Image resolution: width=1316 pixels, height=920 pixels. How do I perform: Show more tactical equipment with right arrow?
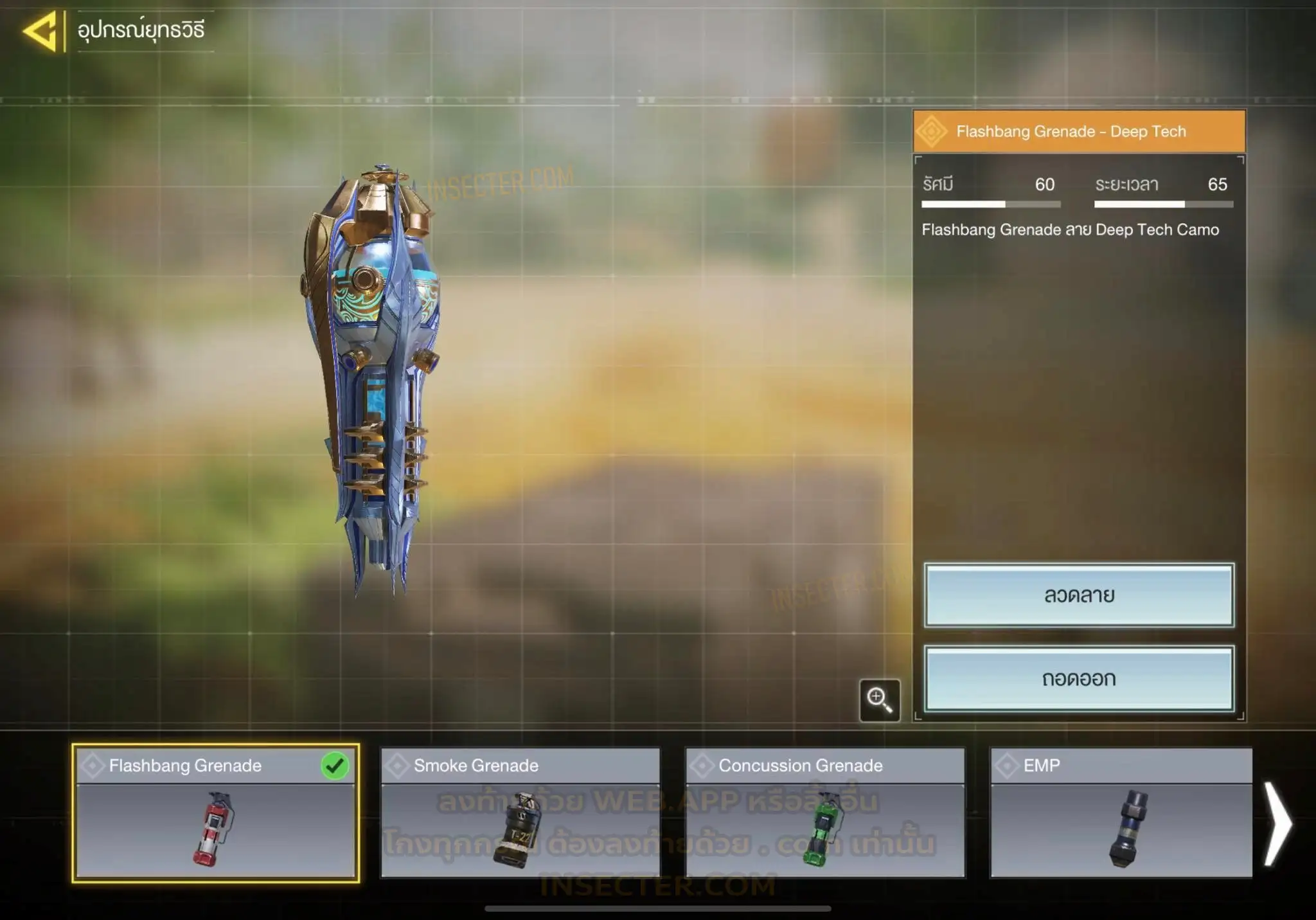(x=1277, y=824)
